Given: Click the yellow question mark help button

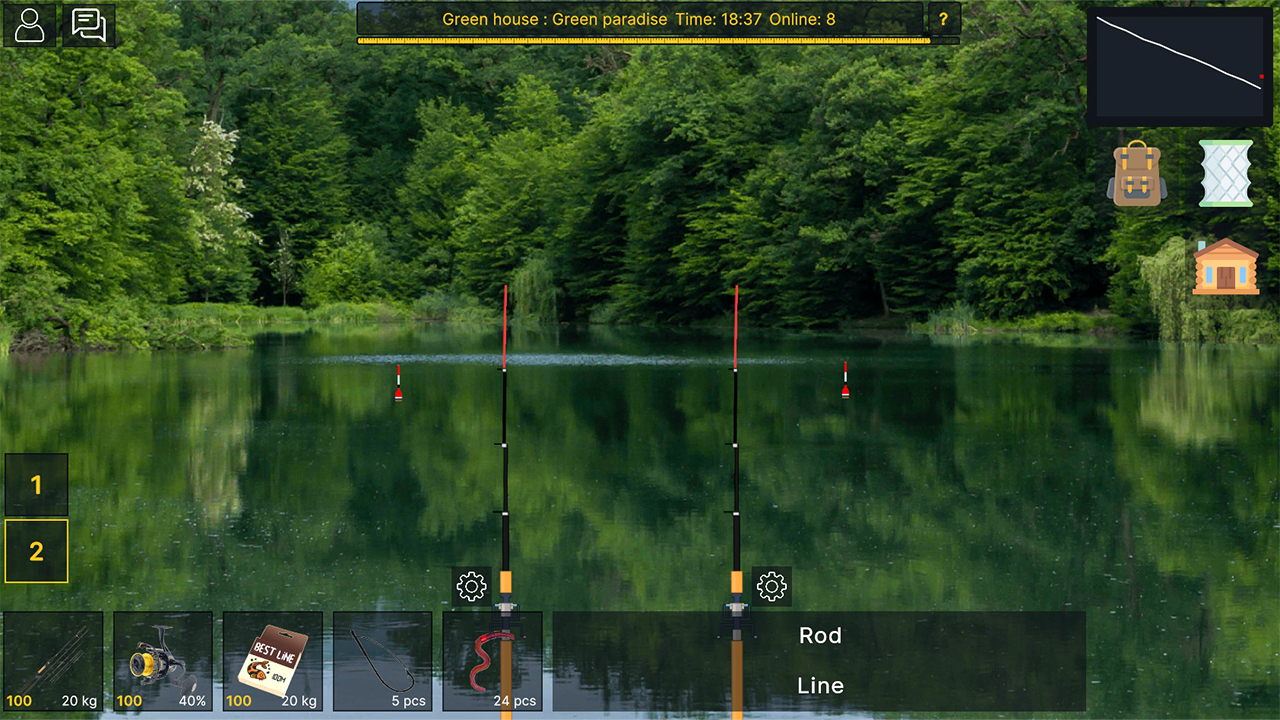Looking at the screenshot, I should pos(945,19).
